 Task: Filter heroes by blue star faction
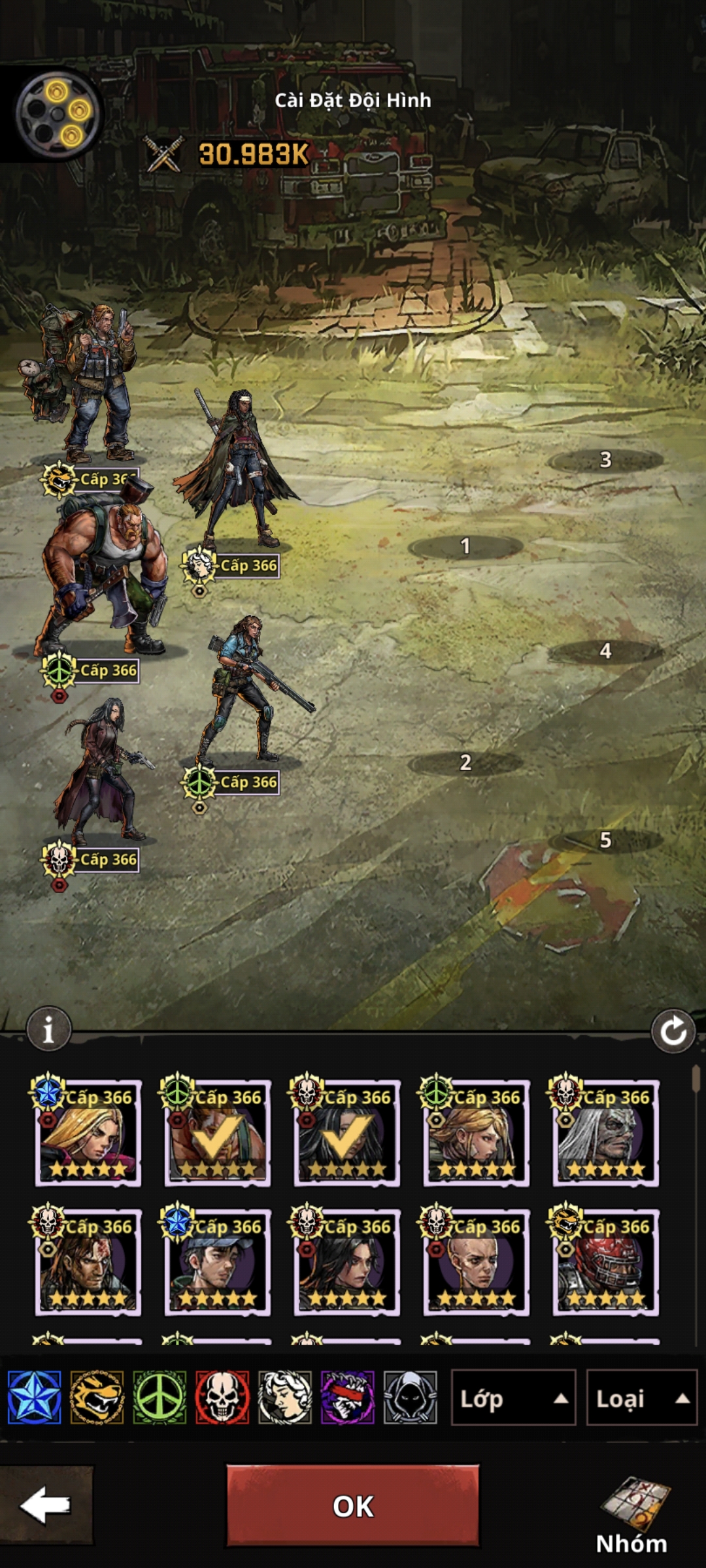[x=35, y=1398]
